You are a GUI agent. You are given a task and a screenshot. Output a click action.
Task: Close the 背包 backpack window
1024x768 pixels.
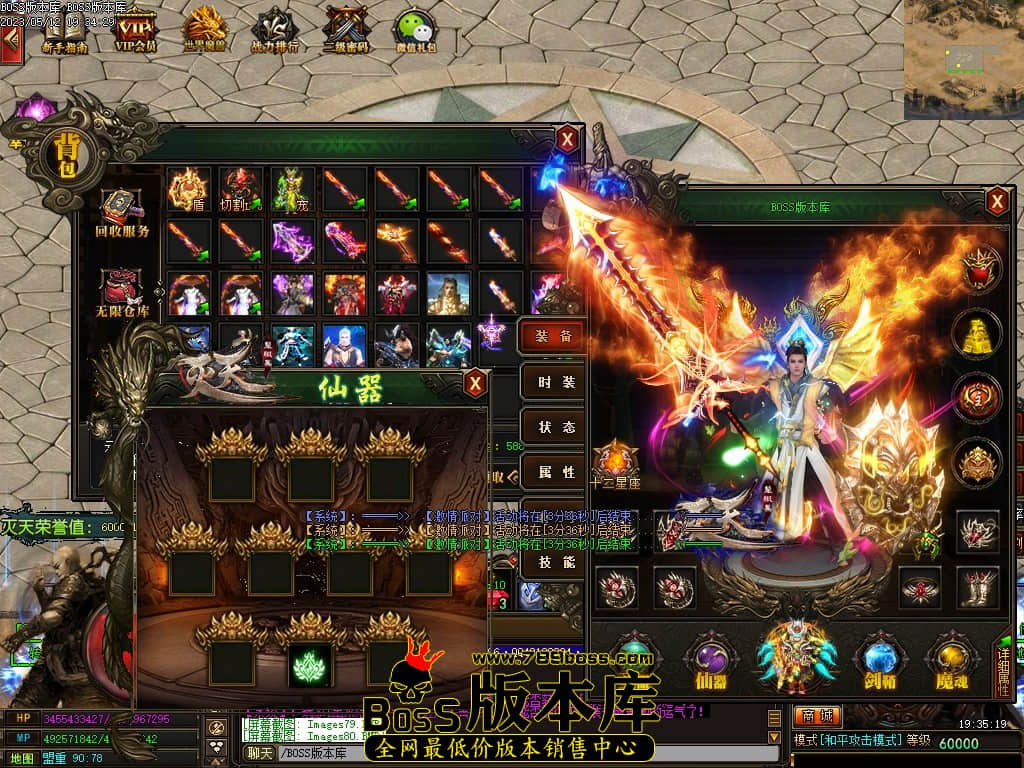click(568, 139)
